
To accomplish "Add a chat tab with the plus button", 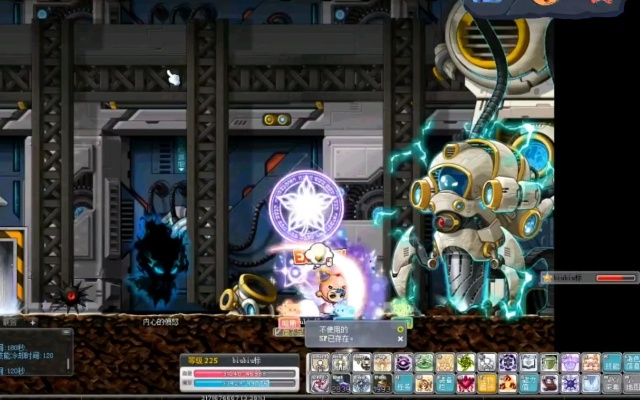I will click(x=32, y=322).
